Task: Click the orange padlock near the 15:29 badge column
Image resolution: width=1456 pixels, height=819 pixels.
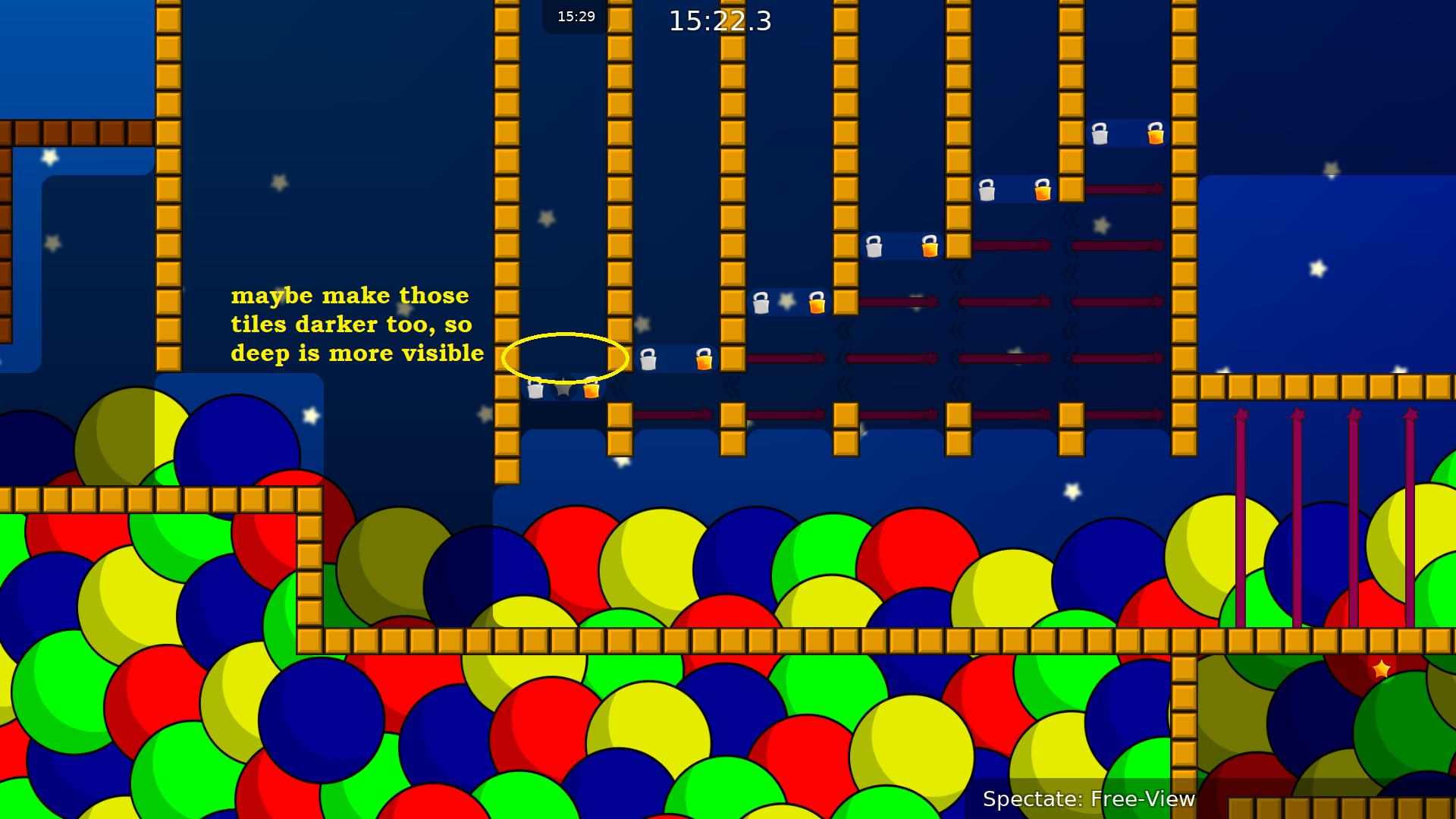Action: click(590, 389)
